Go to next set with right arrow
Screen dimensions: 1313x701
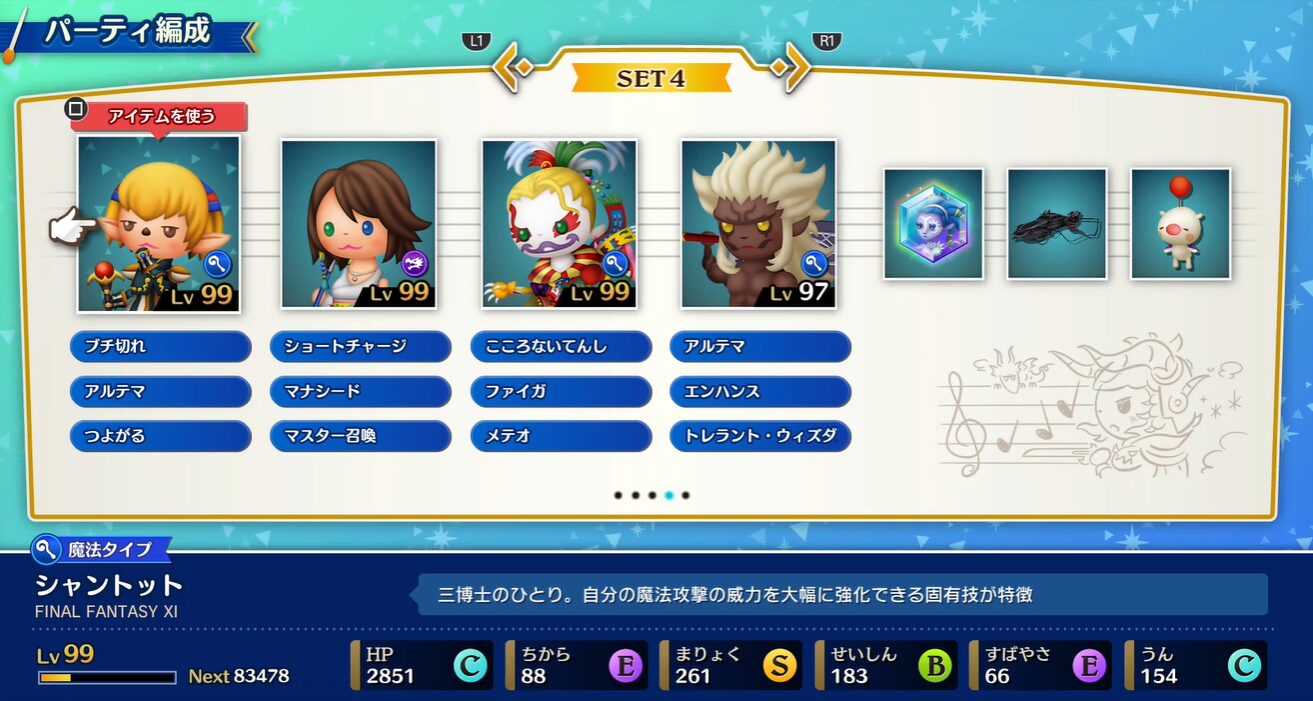(792, 71)
